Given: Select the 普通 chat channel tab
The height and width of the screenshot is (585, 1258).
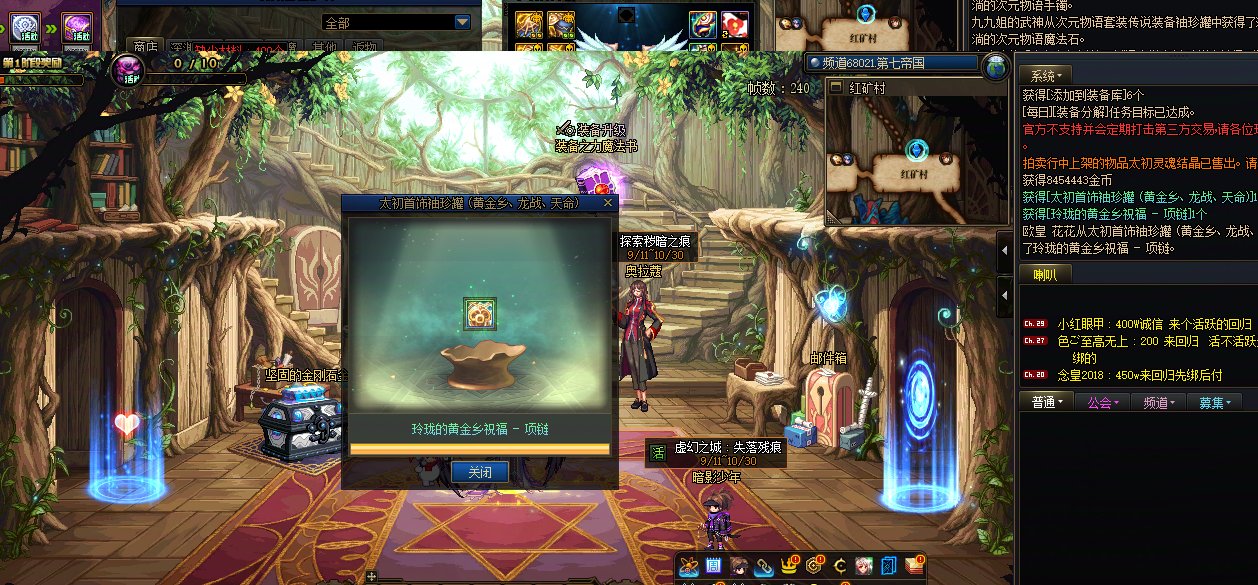Looking at the screenshot, I should point(1046,401).
